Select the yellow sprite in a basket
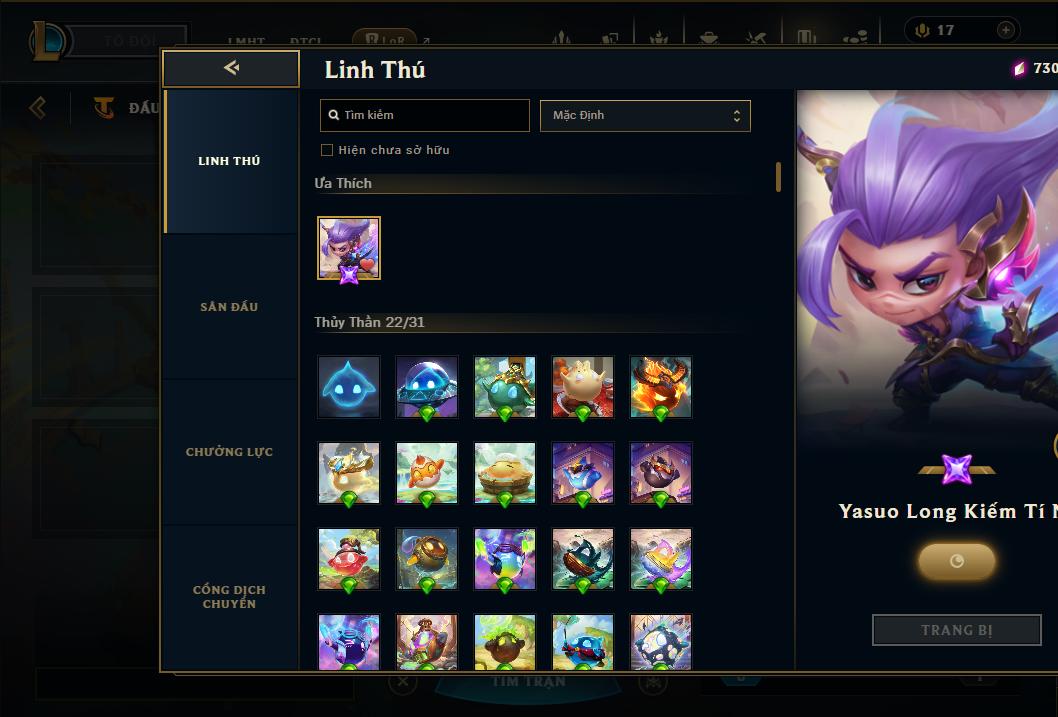The image size is (1058, 717). click(x=505, y=472)
